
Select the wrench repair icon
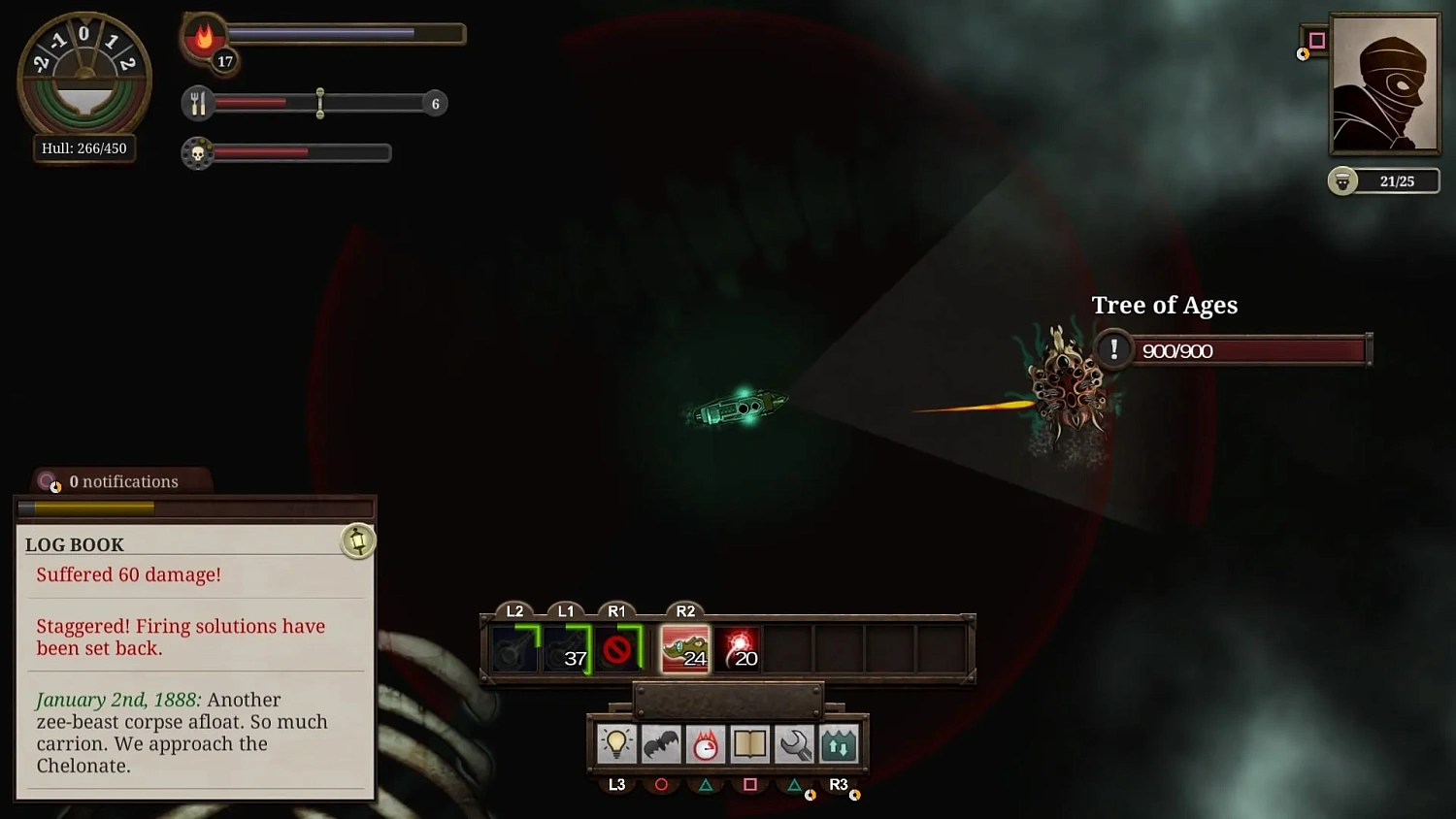[795, 744]
